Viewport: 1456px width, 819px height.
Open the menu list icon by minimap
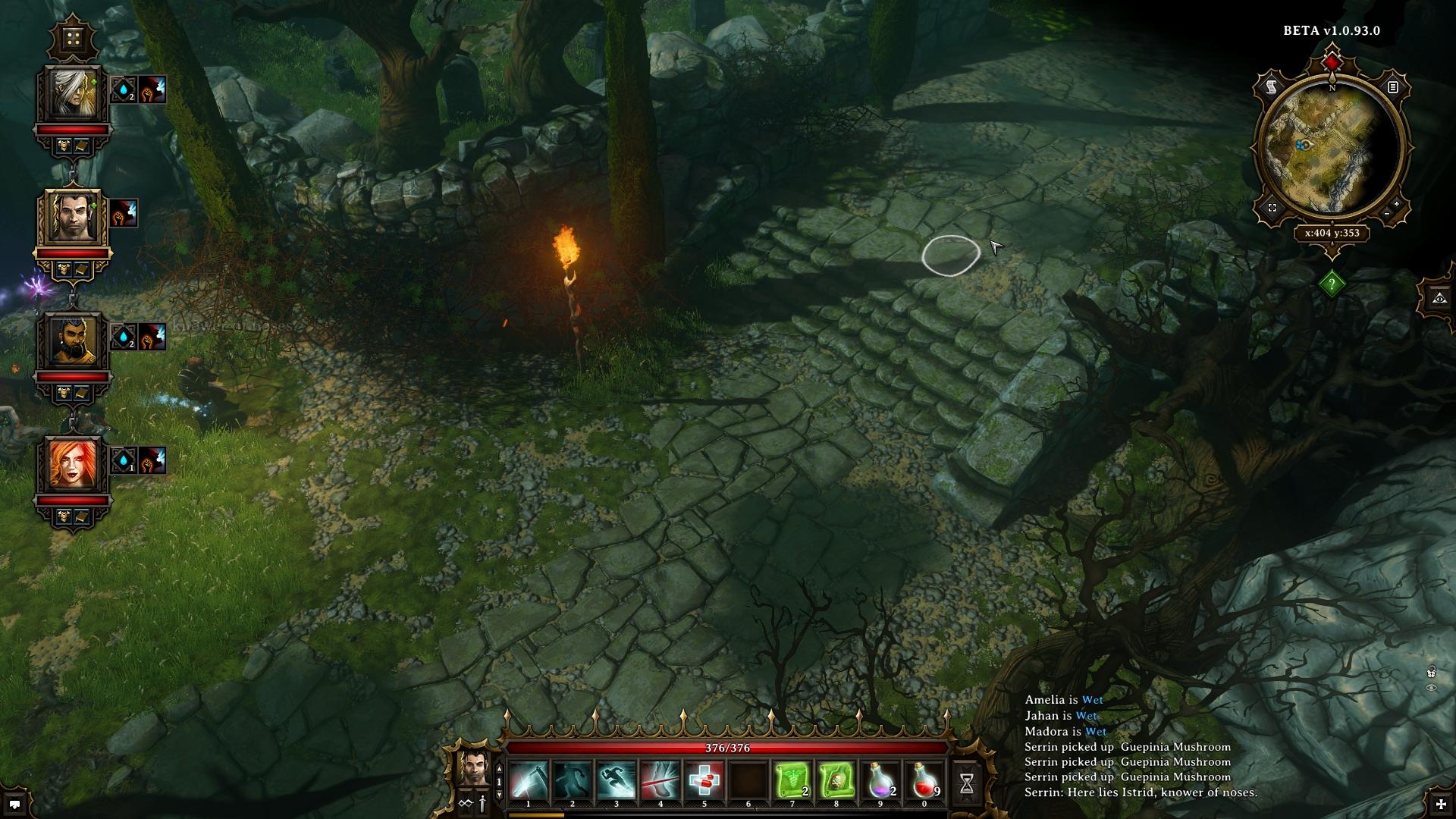(1393, 88)
